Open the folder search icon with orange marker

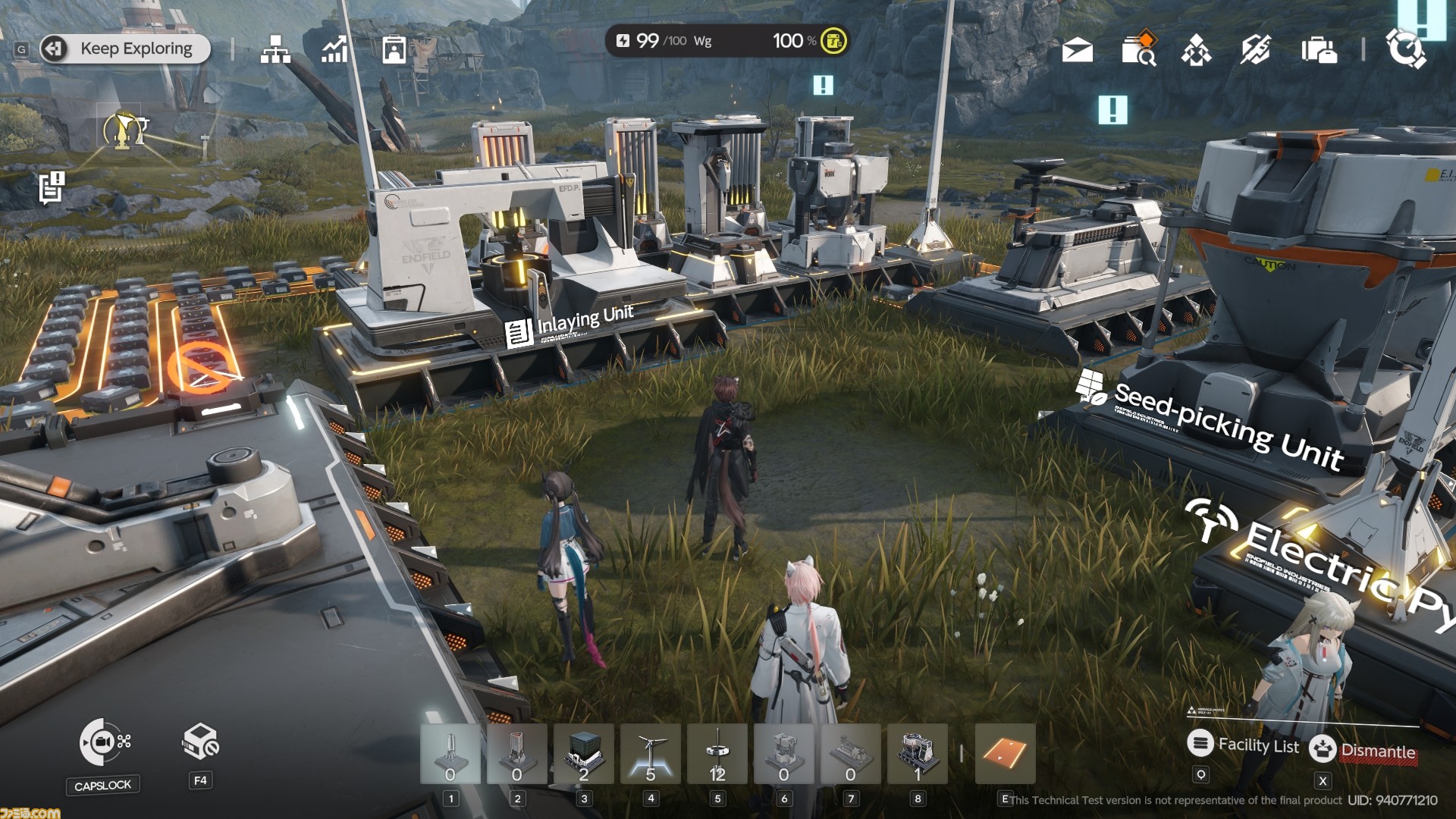1137,49
